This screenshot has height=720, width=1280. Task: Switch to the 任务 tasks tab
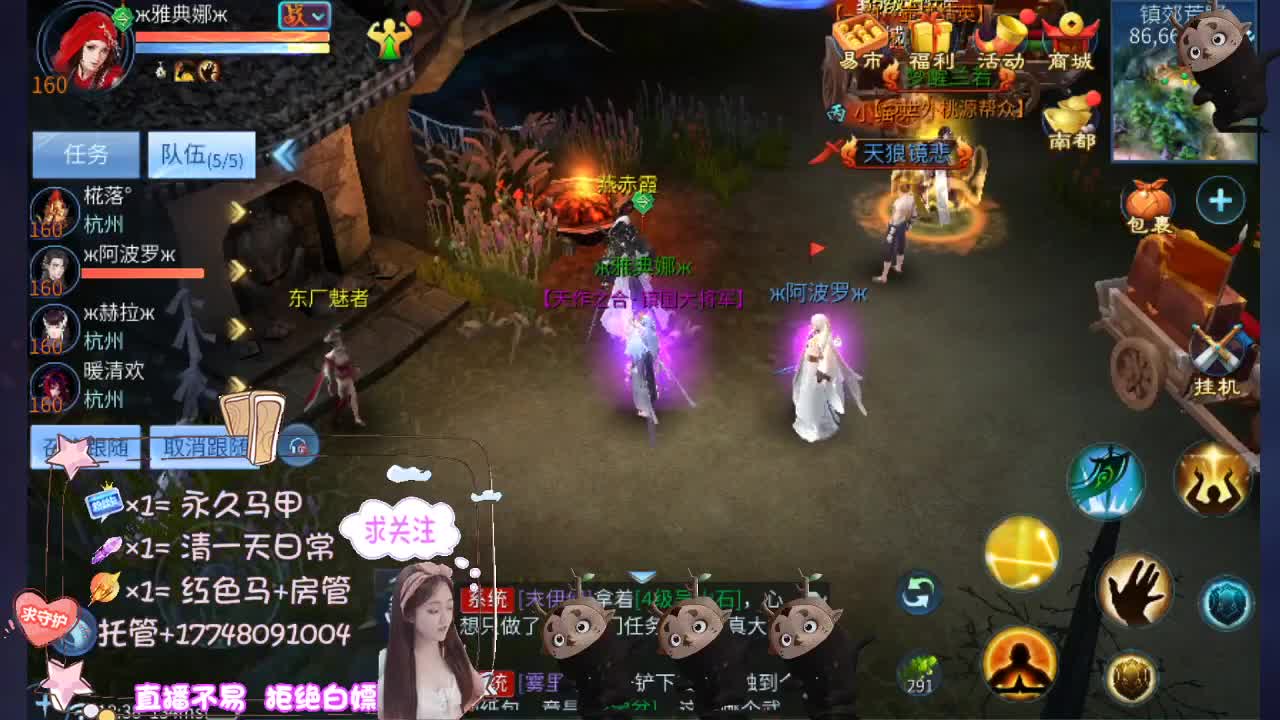(85, 155)
